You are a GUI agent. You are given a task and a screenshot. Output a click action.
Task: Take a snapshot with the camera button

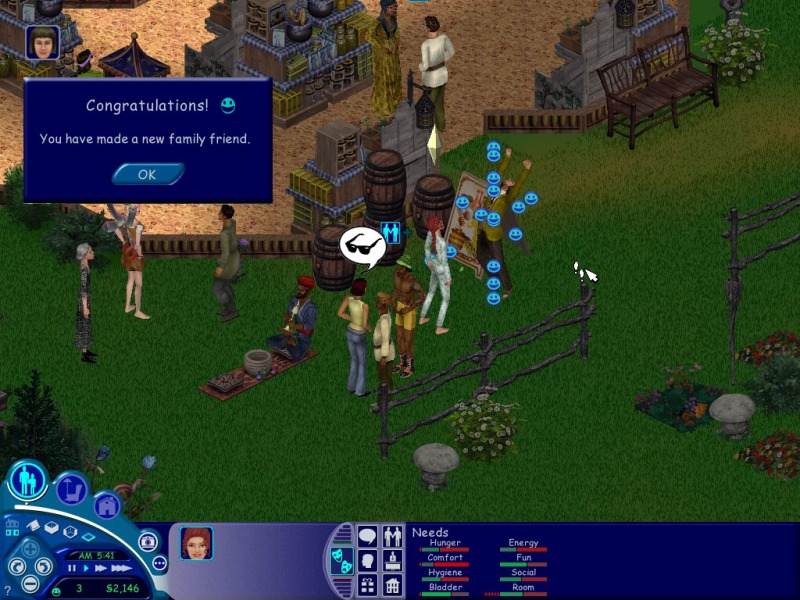click(148, 541)
